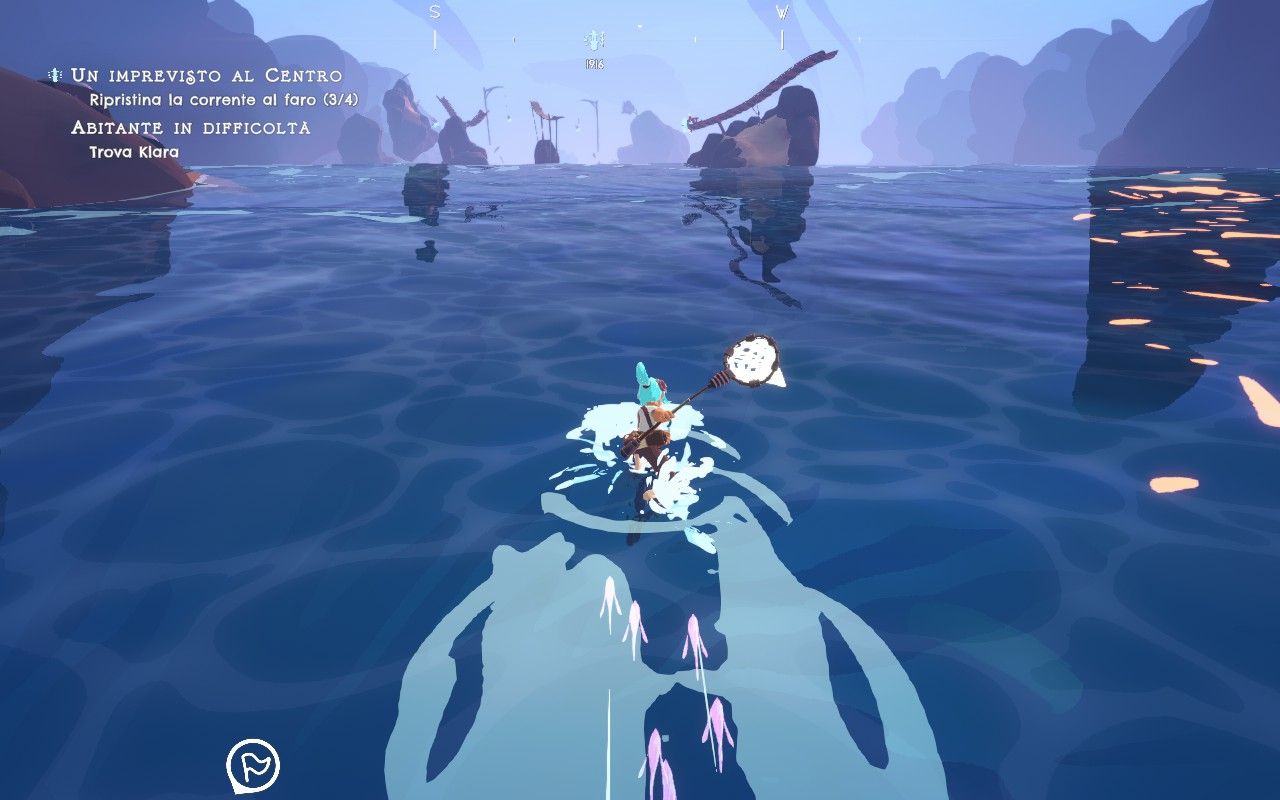Viewport: 1280px width, 800px height.
Task: Click the flag speech-bubble icon
Action: click(x=253, y=766)
